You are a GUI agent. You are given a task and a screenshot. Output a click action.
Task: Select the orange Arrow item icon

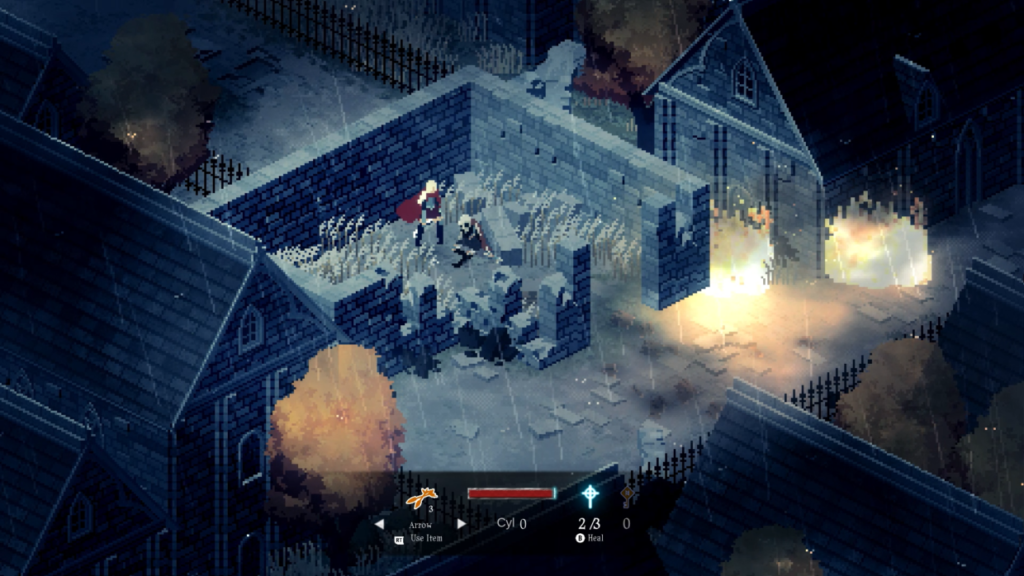422,496
